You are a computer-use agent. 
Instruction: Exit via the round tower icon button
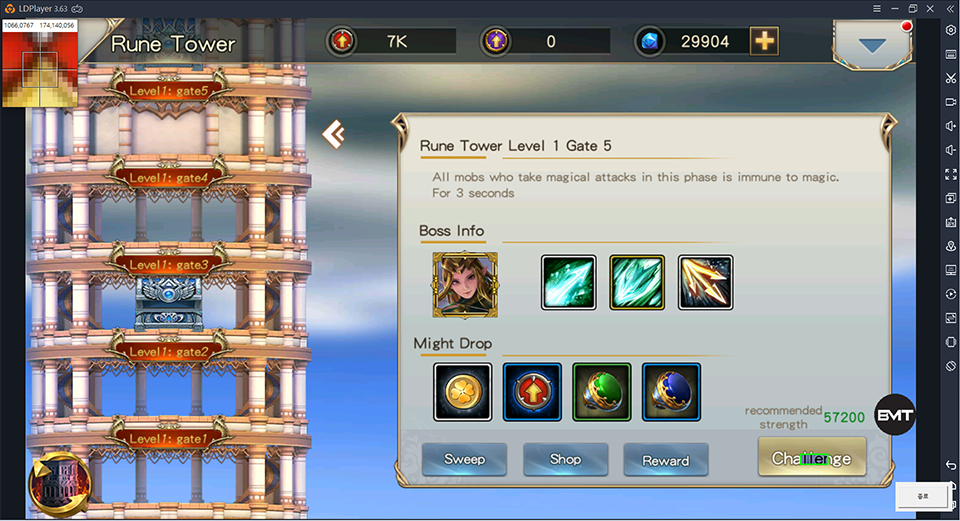(60, 484)
